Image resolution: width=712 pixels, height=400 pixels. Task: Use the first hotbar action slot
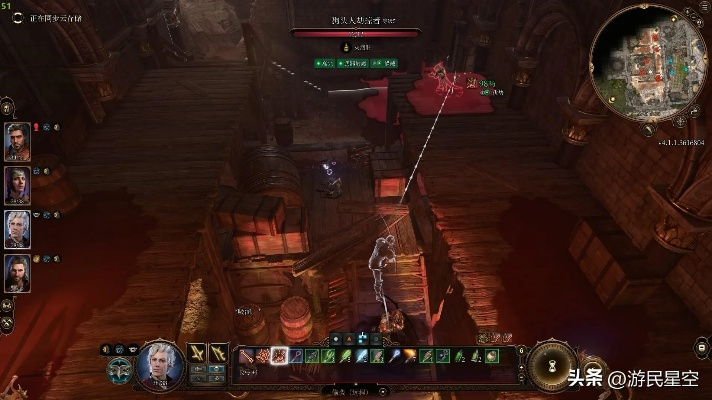[247, 355]
